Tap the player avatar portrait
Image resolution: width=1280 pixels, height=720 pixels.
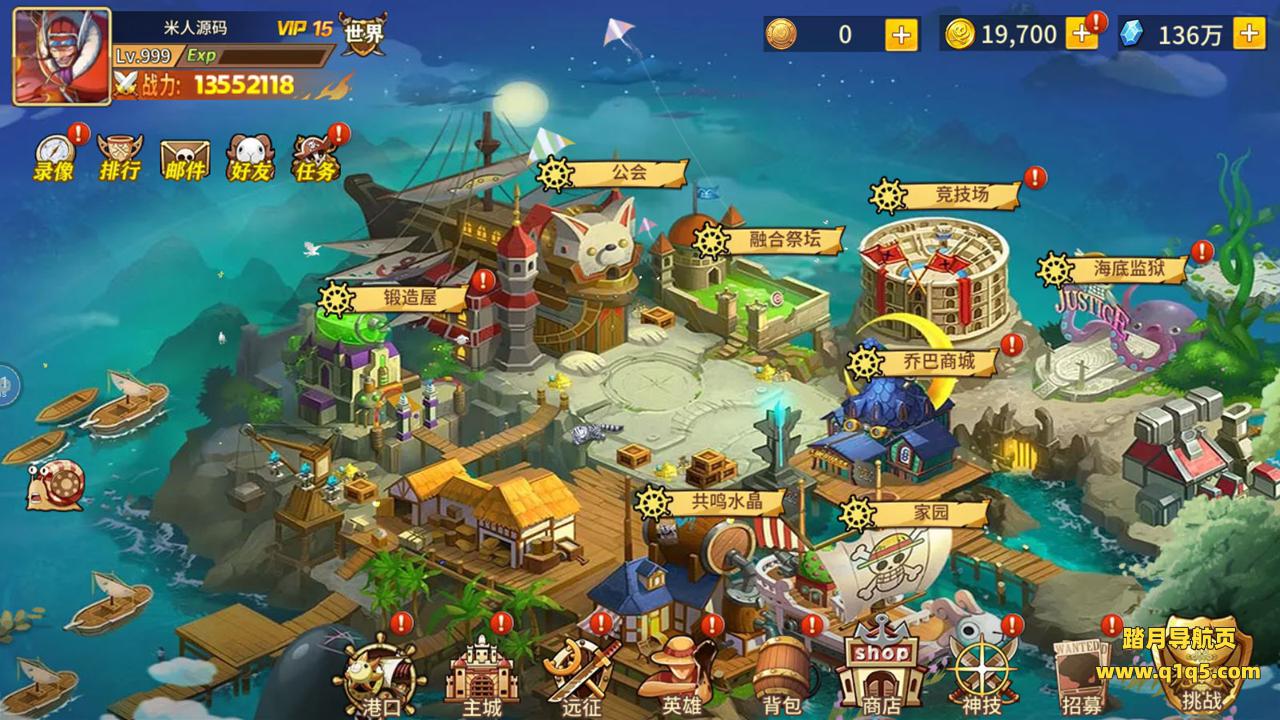pyautogui.click(x=61, y=56)
